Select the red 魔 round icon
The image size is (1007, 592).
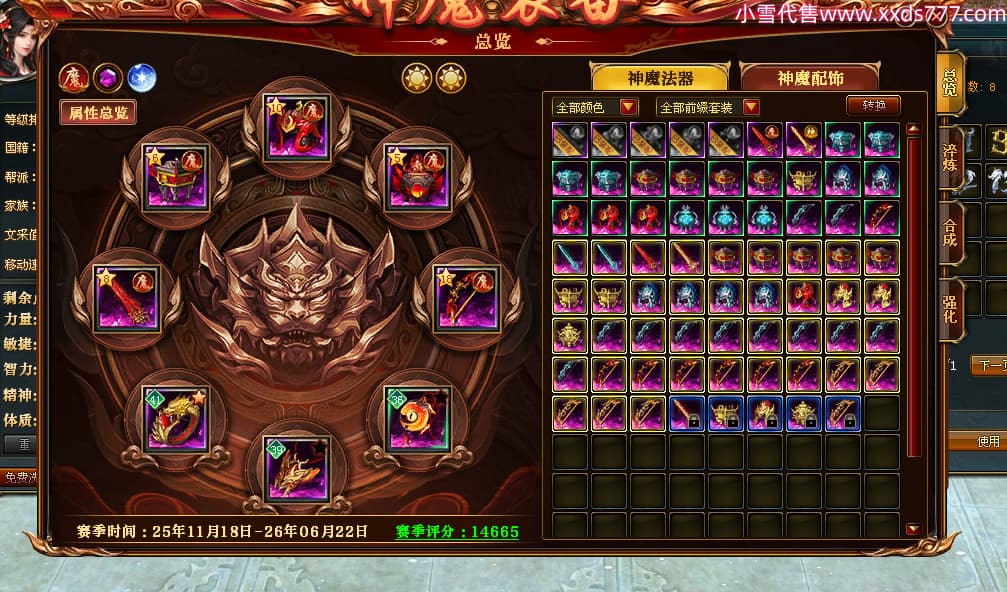(74, 77)
